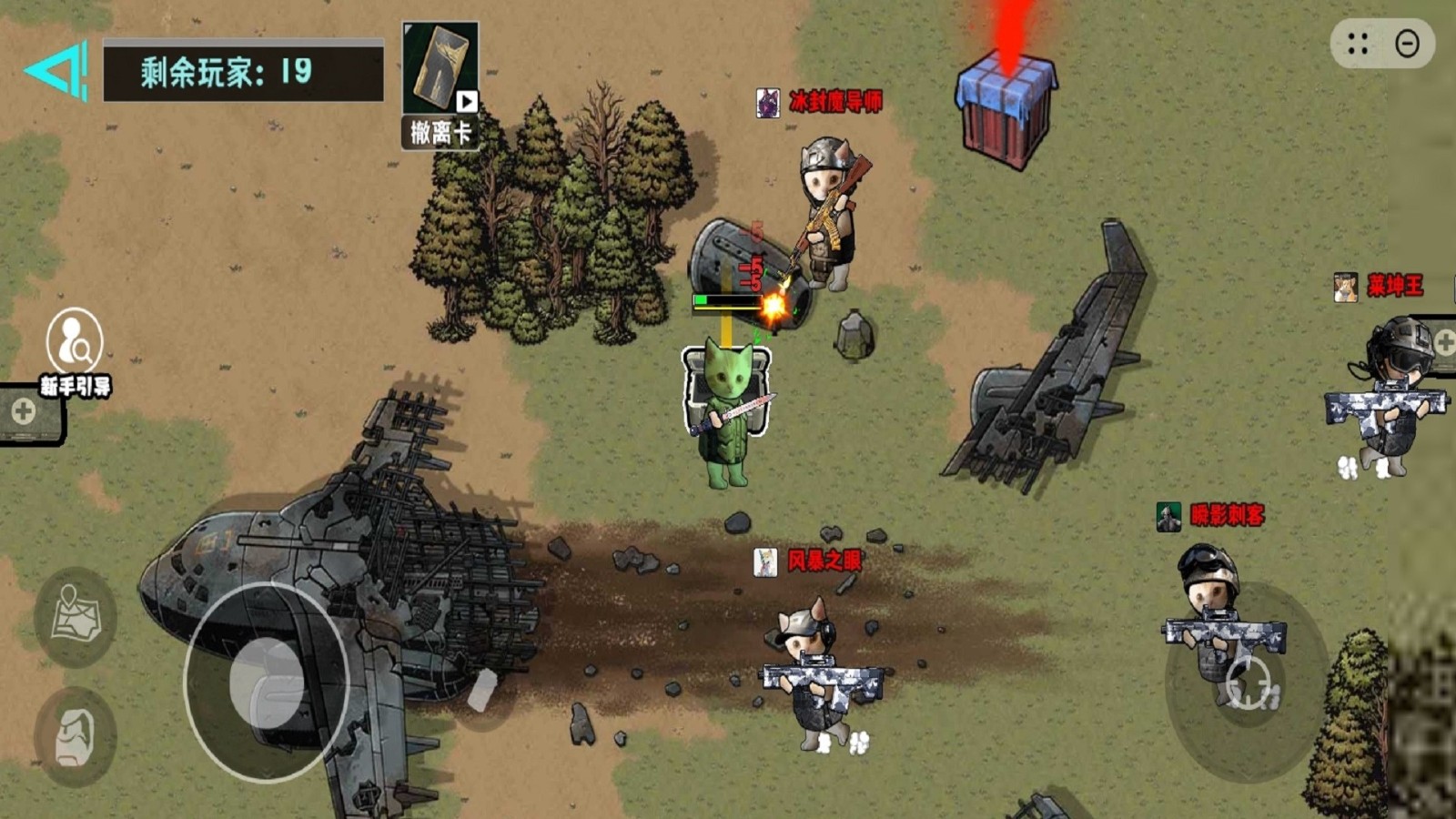Screen dimensions: 1456x819
Task: Open the four-dot mini-program menu
Action: [1358, 44]
